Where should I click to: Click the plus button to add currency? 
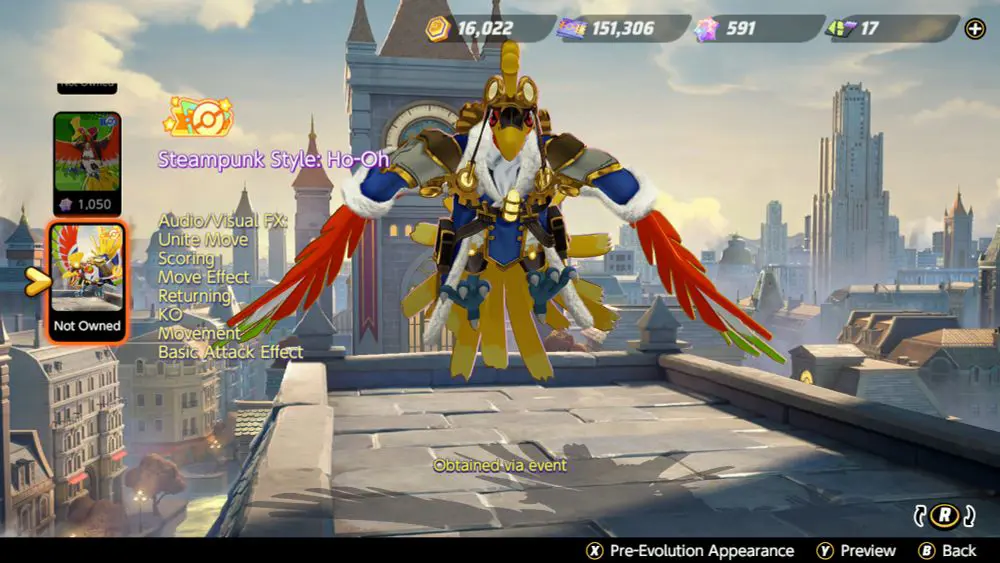pos(974,29)
